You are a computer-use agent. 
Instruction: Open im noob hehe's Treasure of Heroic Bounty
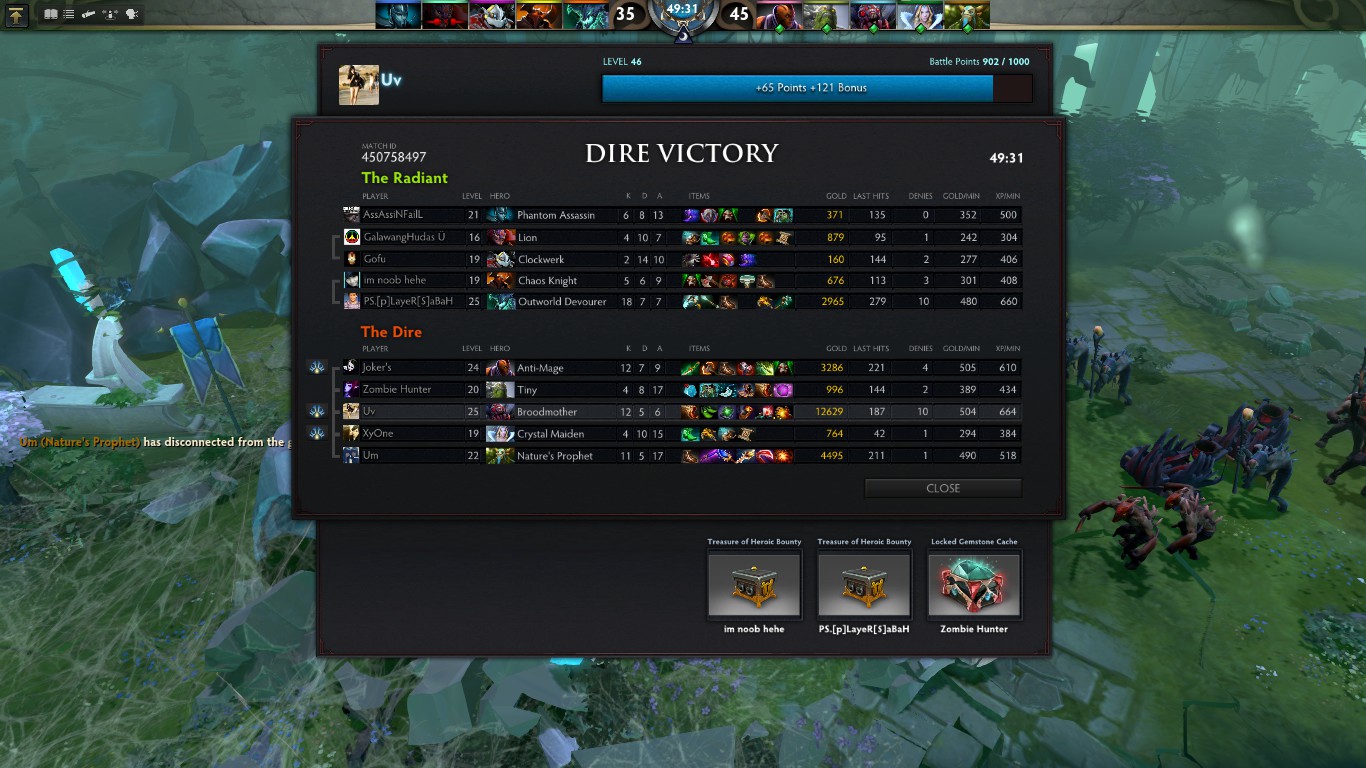[755, 585]
